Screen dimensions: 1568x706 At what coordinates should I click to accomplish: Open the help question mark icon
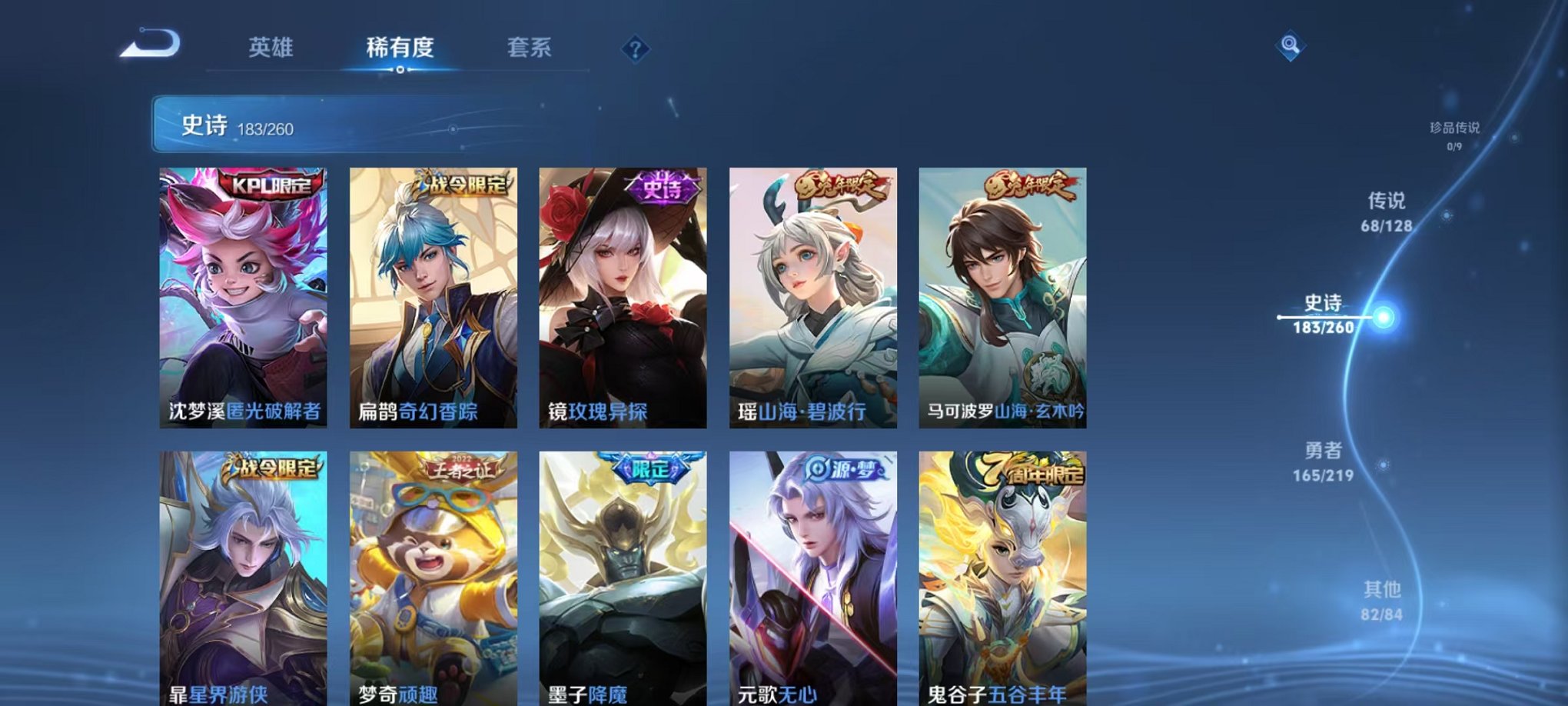pyautogui.click(x=634, y=50)
